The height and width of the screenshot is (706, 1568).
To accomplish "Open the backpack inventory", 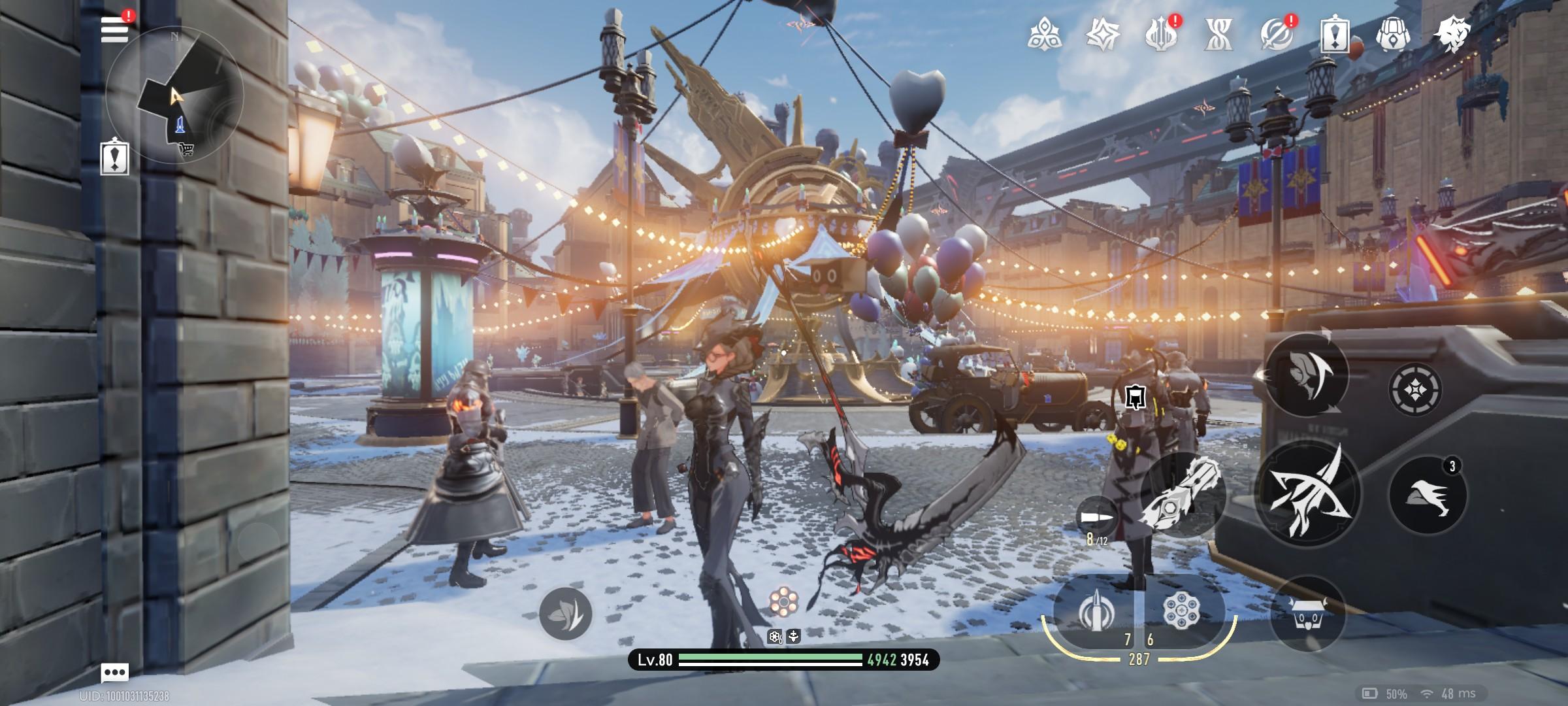I will (1393, 34).
